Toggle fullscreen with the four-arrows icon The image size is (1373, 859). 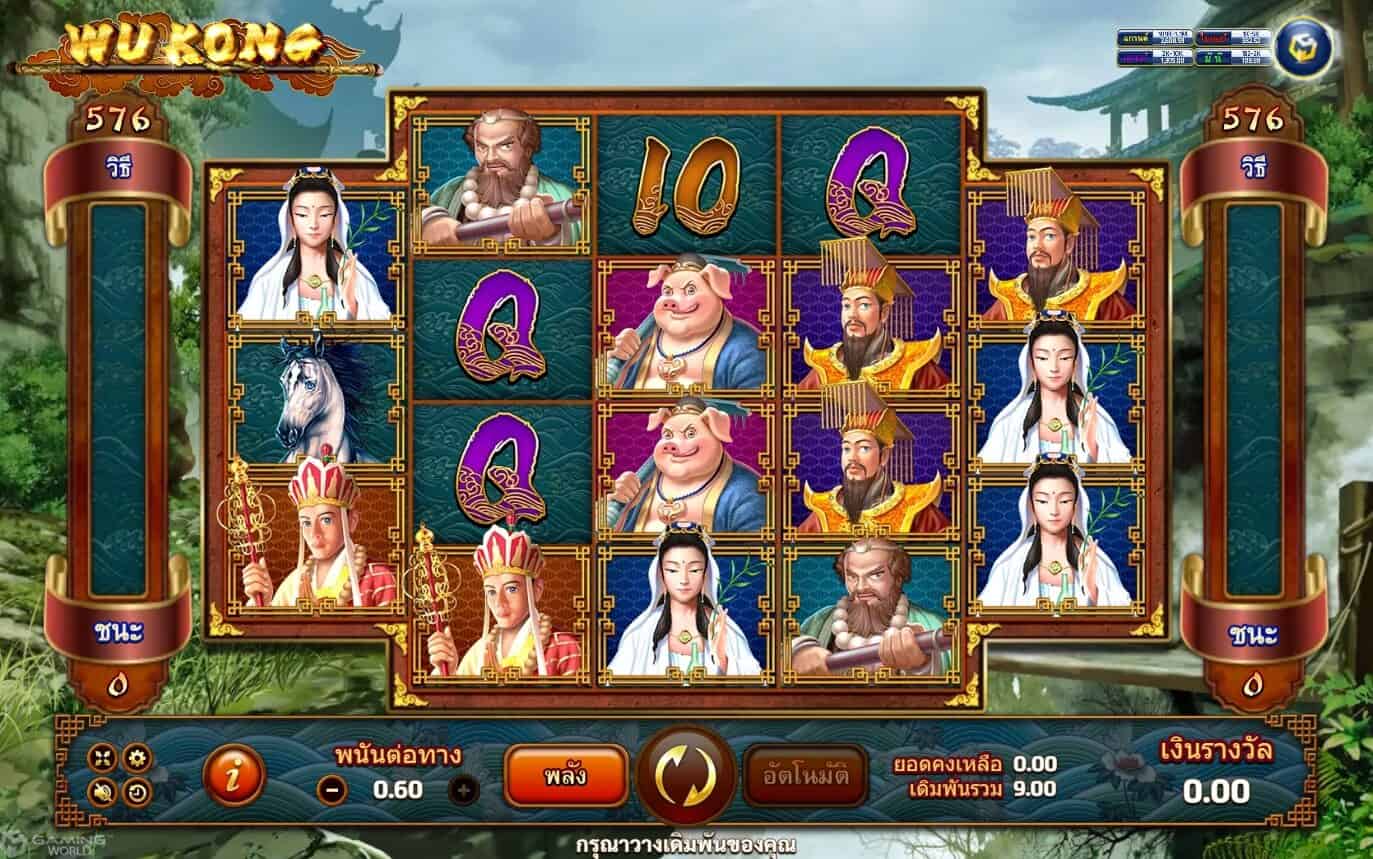(x=102, y=759)
